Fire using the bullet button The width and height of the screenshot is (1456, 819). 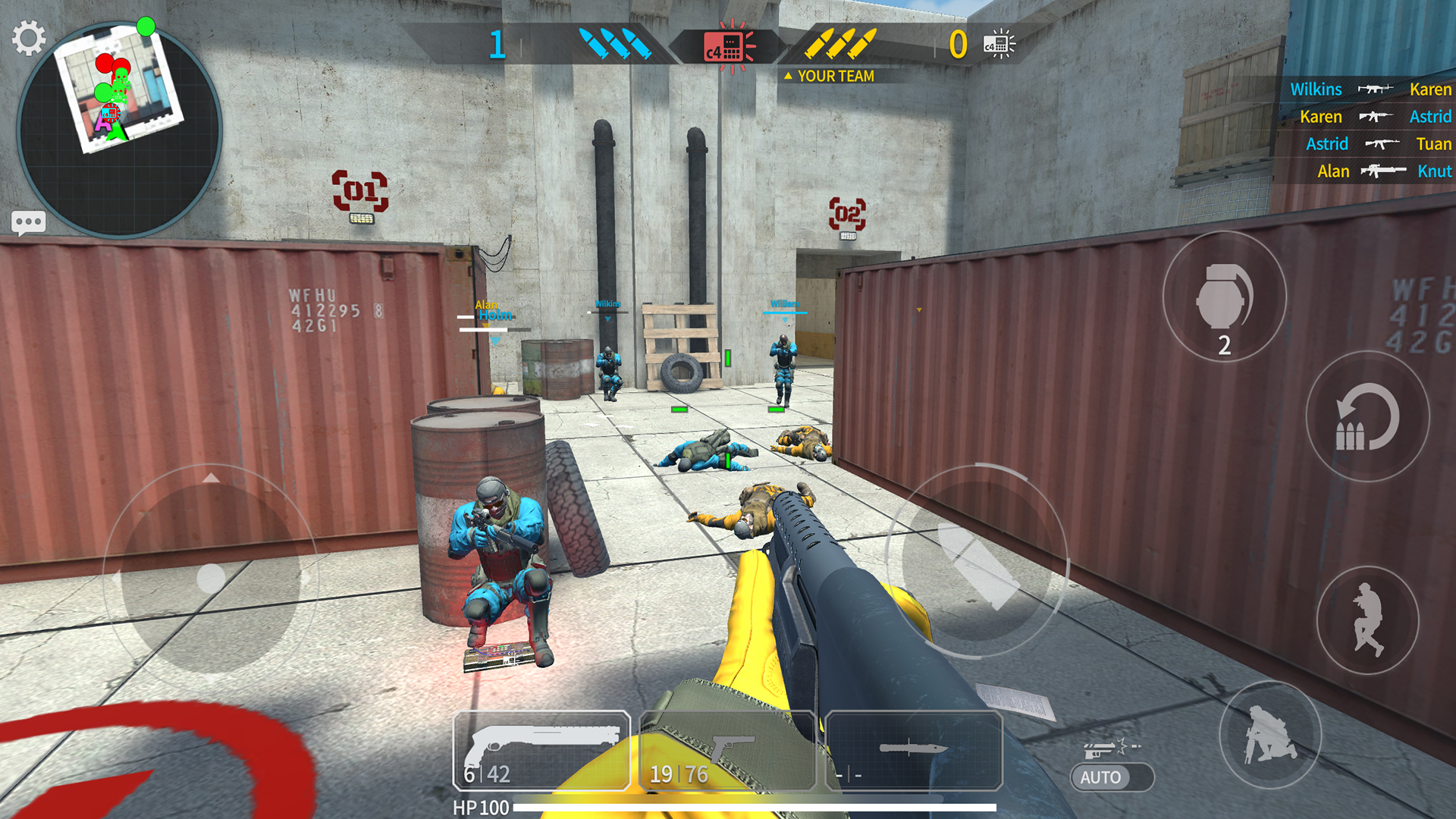click(x=977, y=563)
